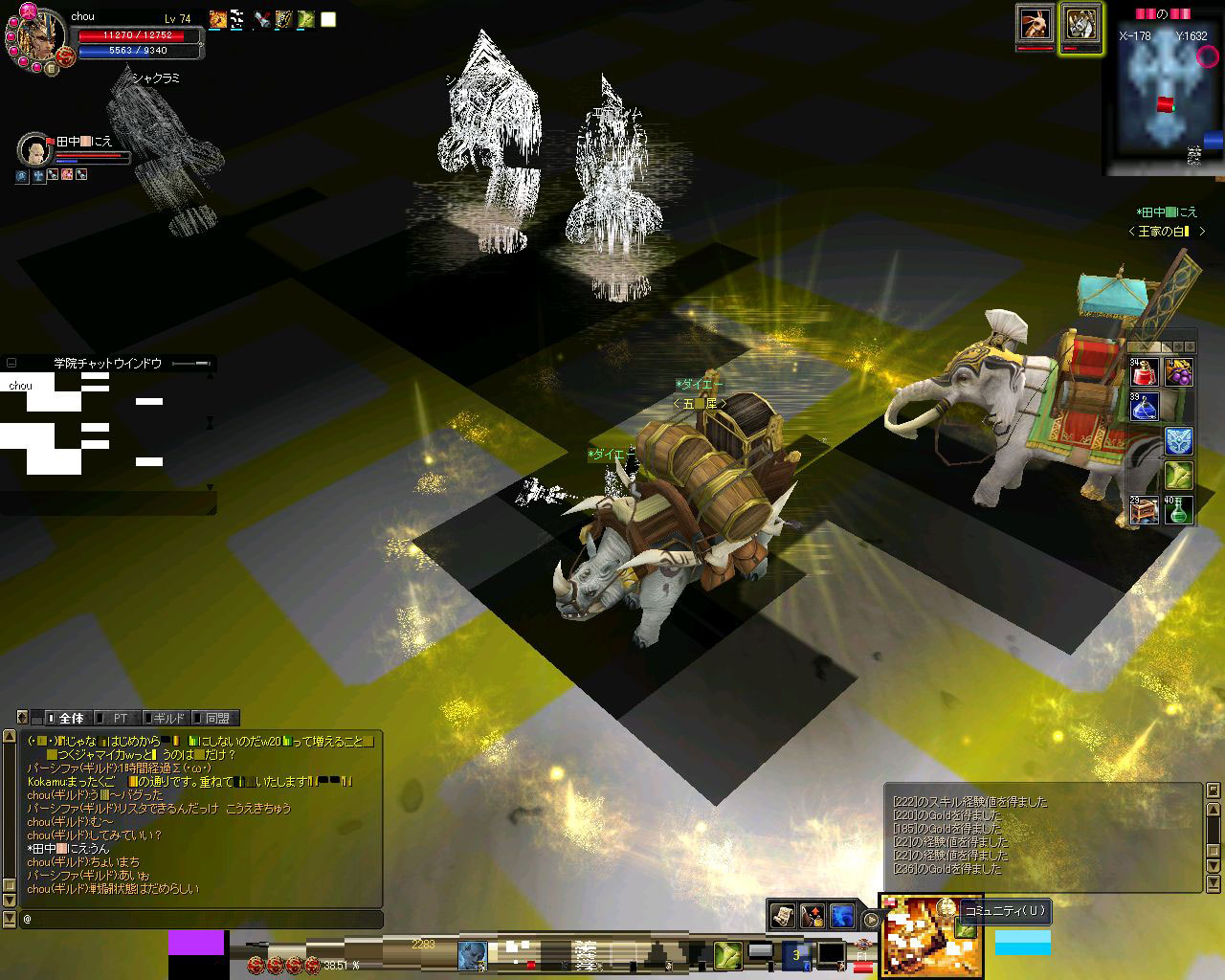This screenshot has width=1225, height=980.
Task: Eat the purple grapes item
Action: pyautogui.click(x=1178, y=372)
